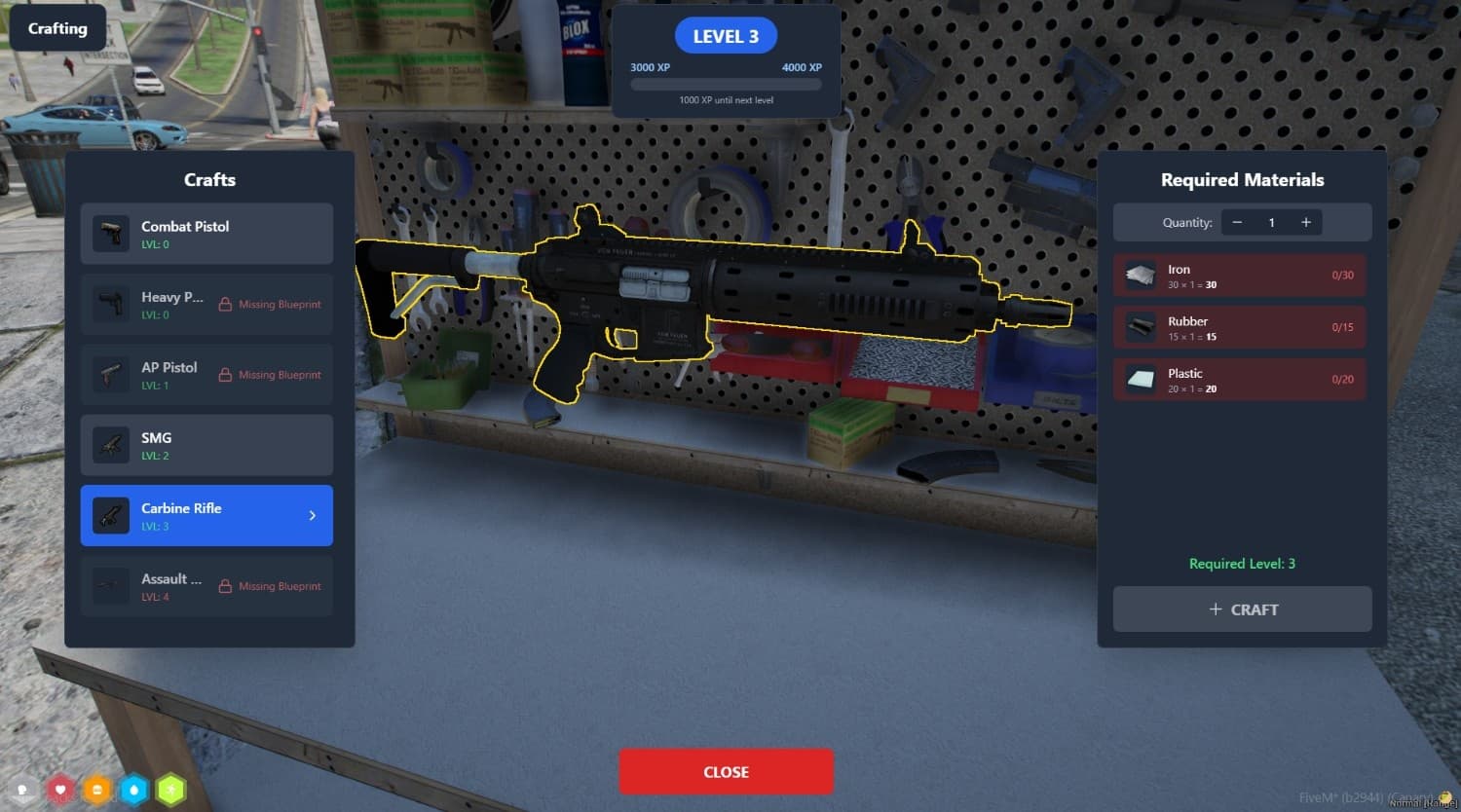Screen dimensions: 1461x812
Task: Click the green stamina hexagon icon
Action: (x=170, y=790)
